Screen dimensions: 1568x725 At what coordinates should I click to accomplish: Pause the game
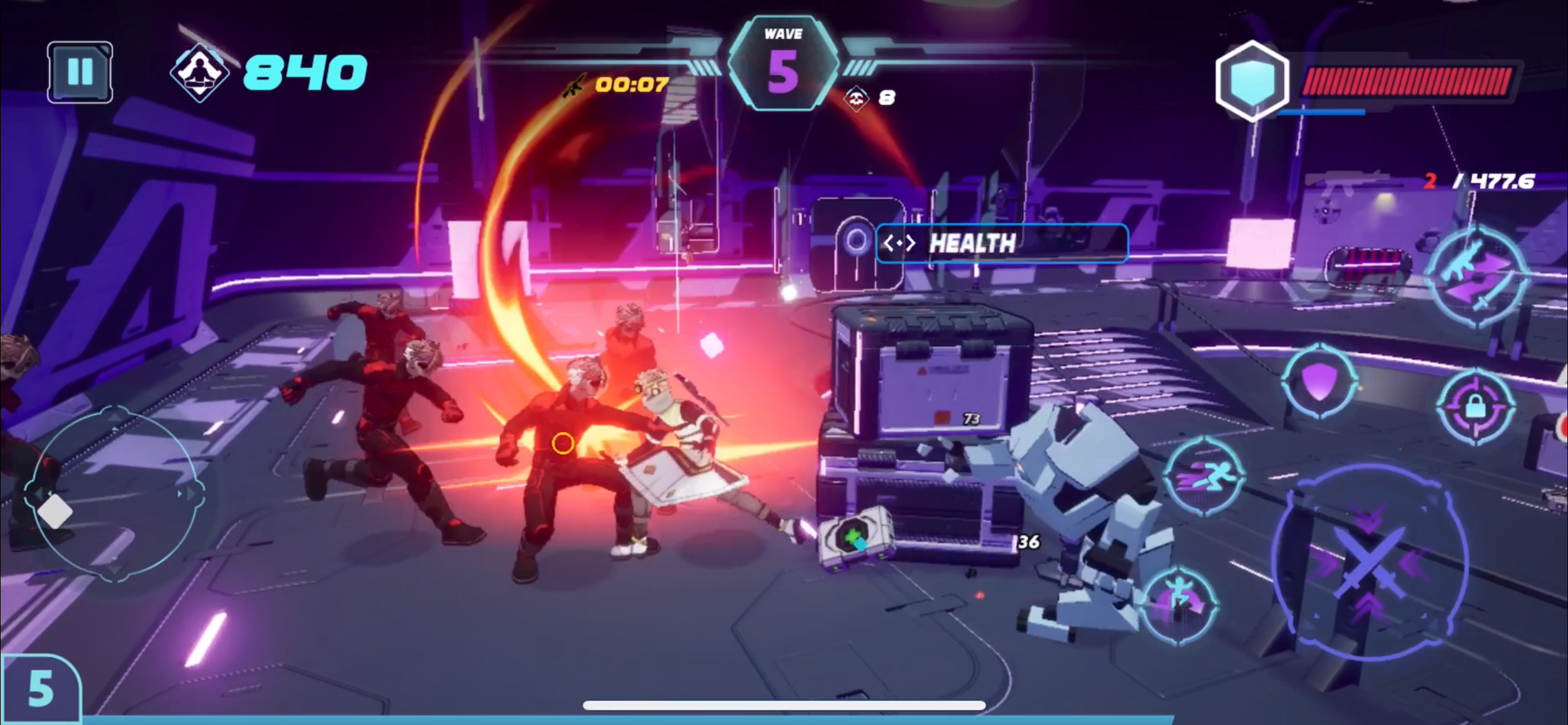click(x=80, y=72)
